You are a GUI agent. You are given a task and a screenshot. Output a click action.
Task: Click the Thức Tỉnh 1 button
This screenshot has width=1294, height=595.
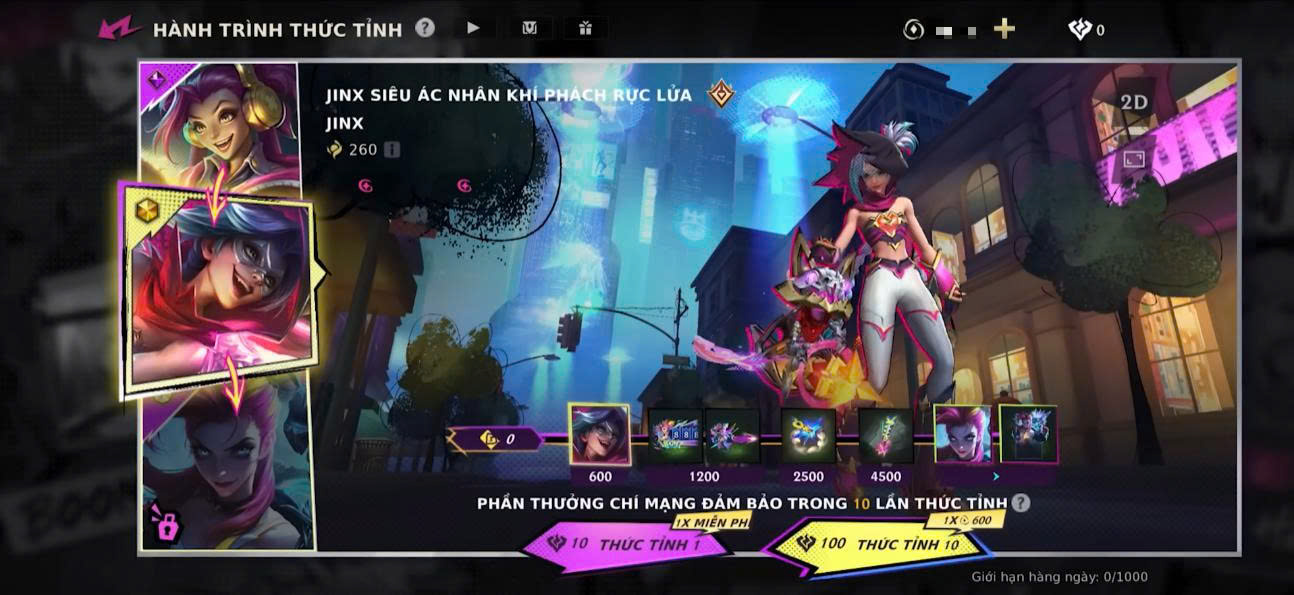tap(635, 544)
